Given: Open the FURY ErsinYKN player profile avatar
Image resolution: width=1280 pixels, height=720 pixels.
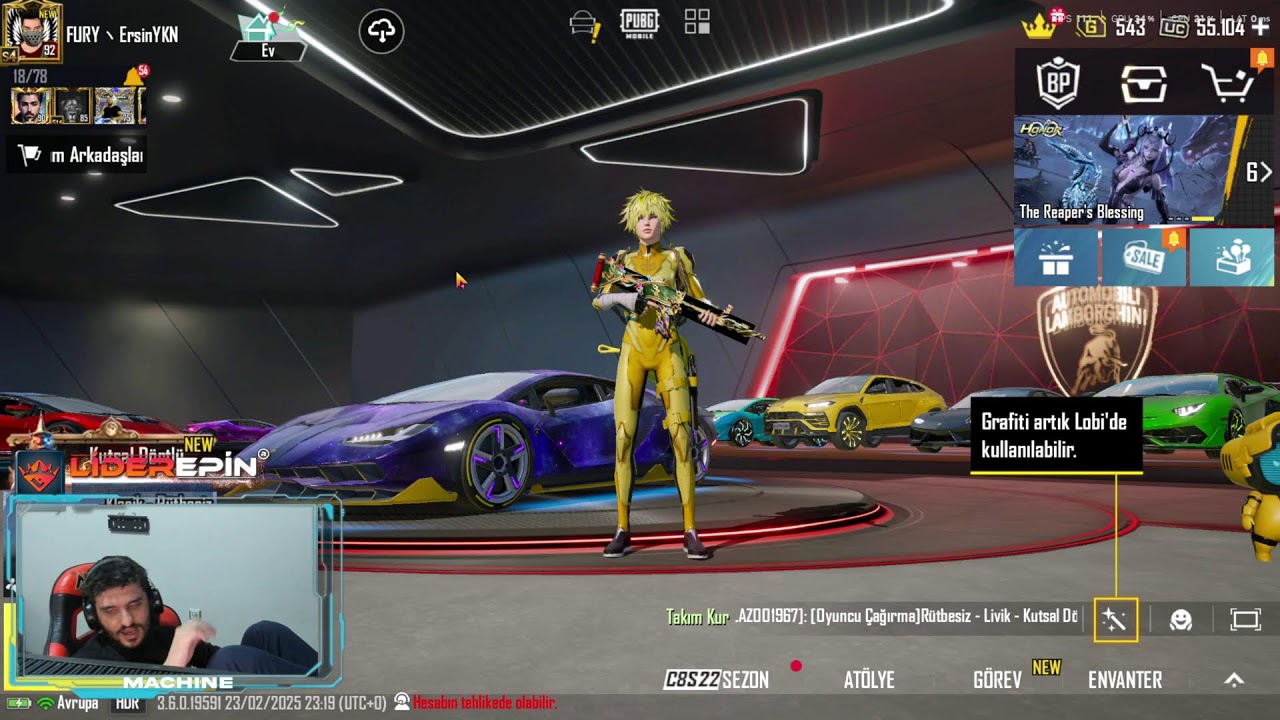Looking at the screenshot, I should pyautogui.click(x=33, y=31).
